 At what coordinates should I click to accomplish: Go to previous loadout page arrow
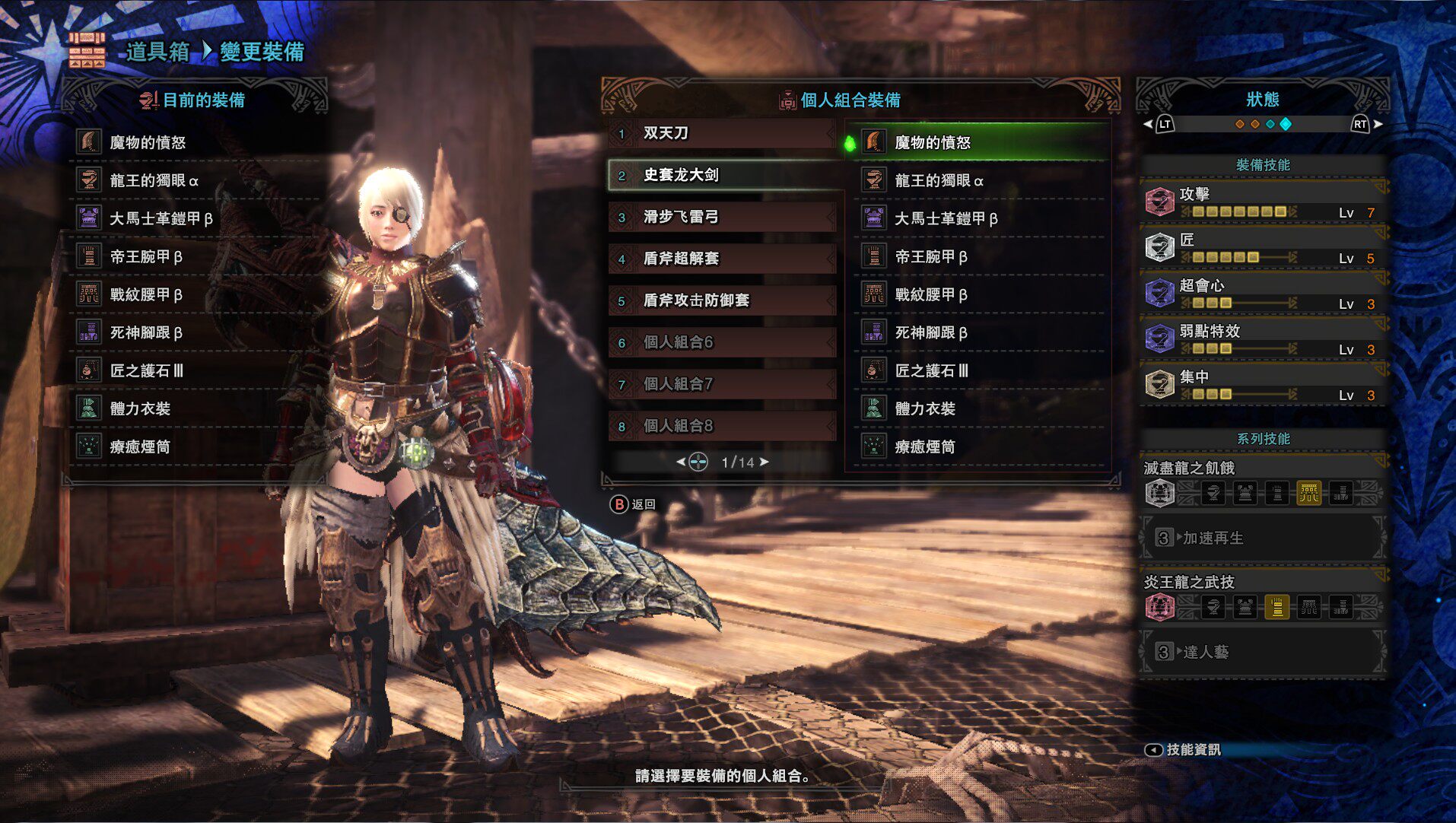coord(681,462)
